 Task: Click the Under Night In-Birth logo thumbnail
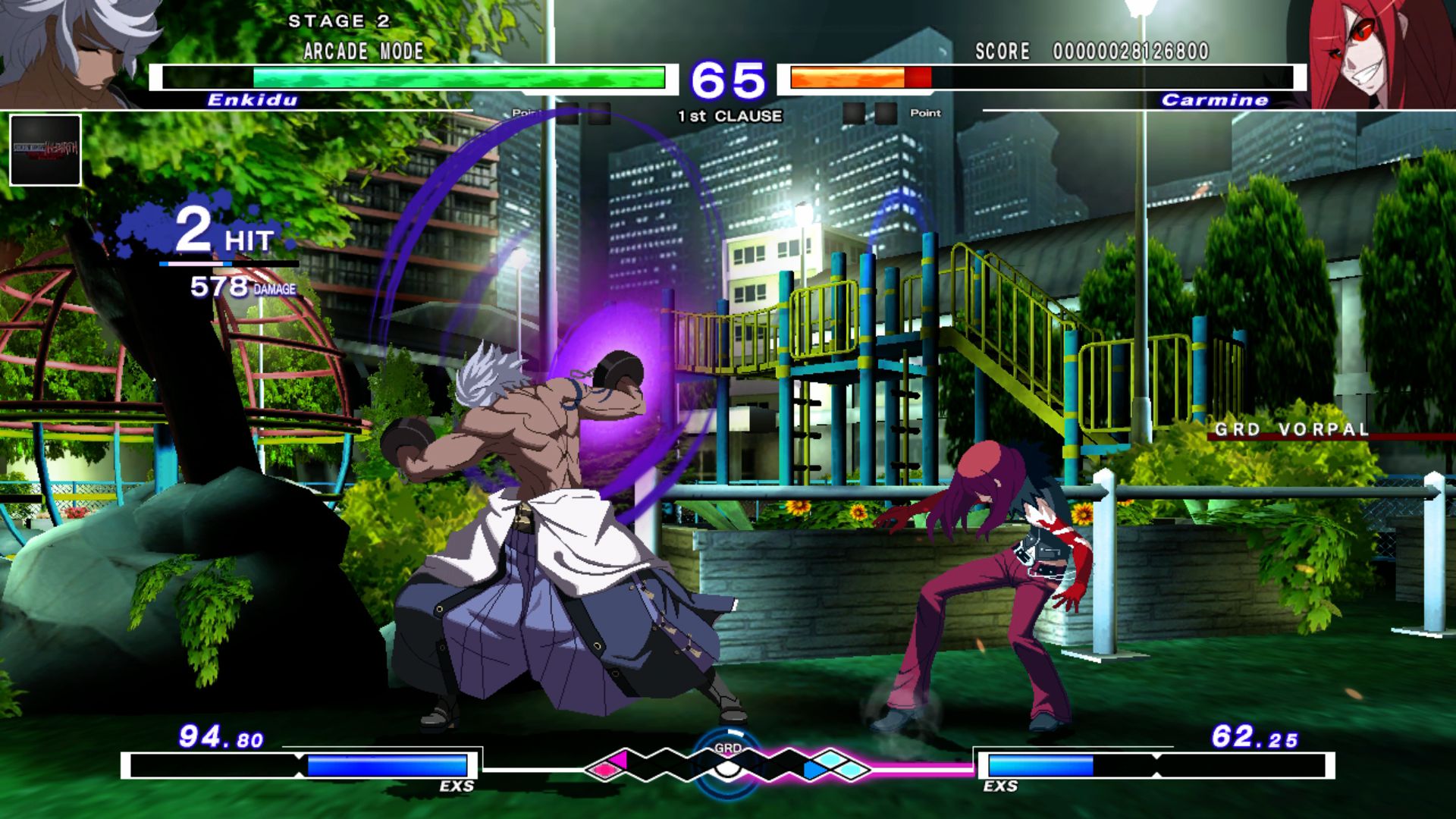pos(44,148)
